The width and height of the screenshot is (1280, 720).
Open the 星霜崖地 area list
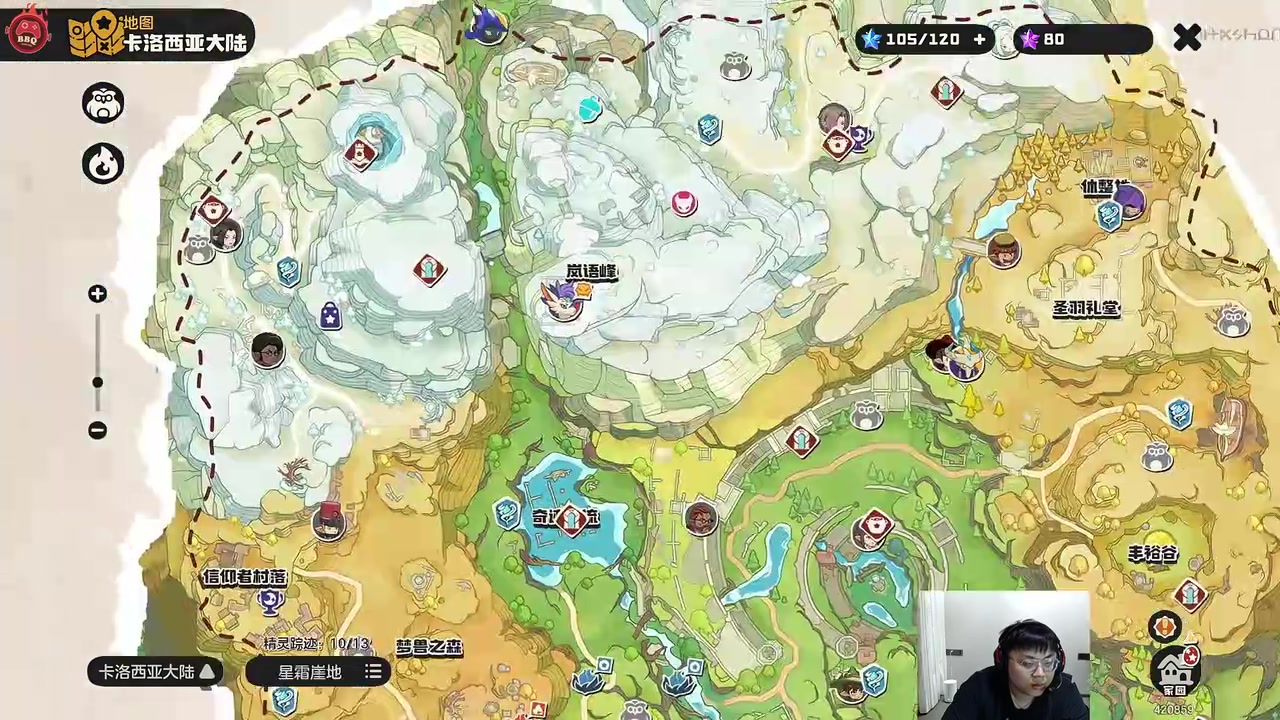coord(318,672)
